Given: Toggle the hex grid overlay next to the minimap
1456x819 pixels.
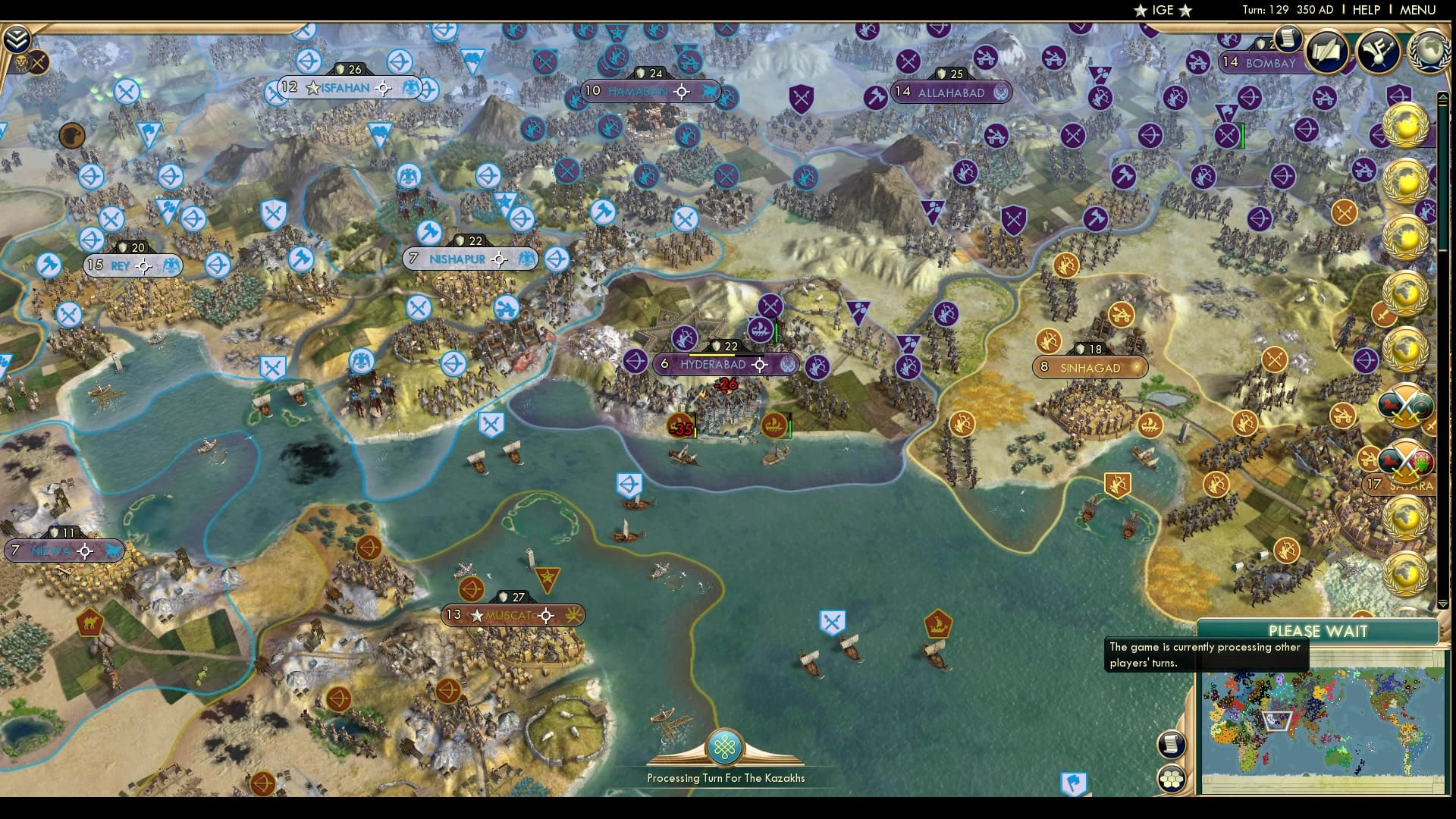Looking at the screenshot, I should click(x=1172, y=780).
